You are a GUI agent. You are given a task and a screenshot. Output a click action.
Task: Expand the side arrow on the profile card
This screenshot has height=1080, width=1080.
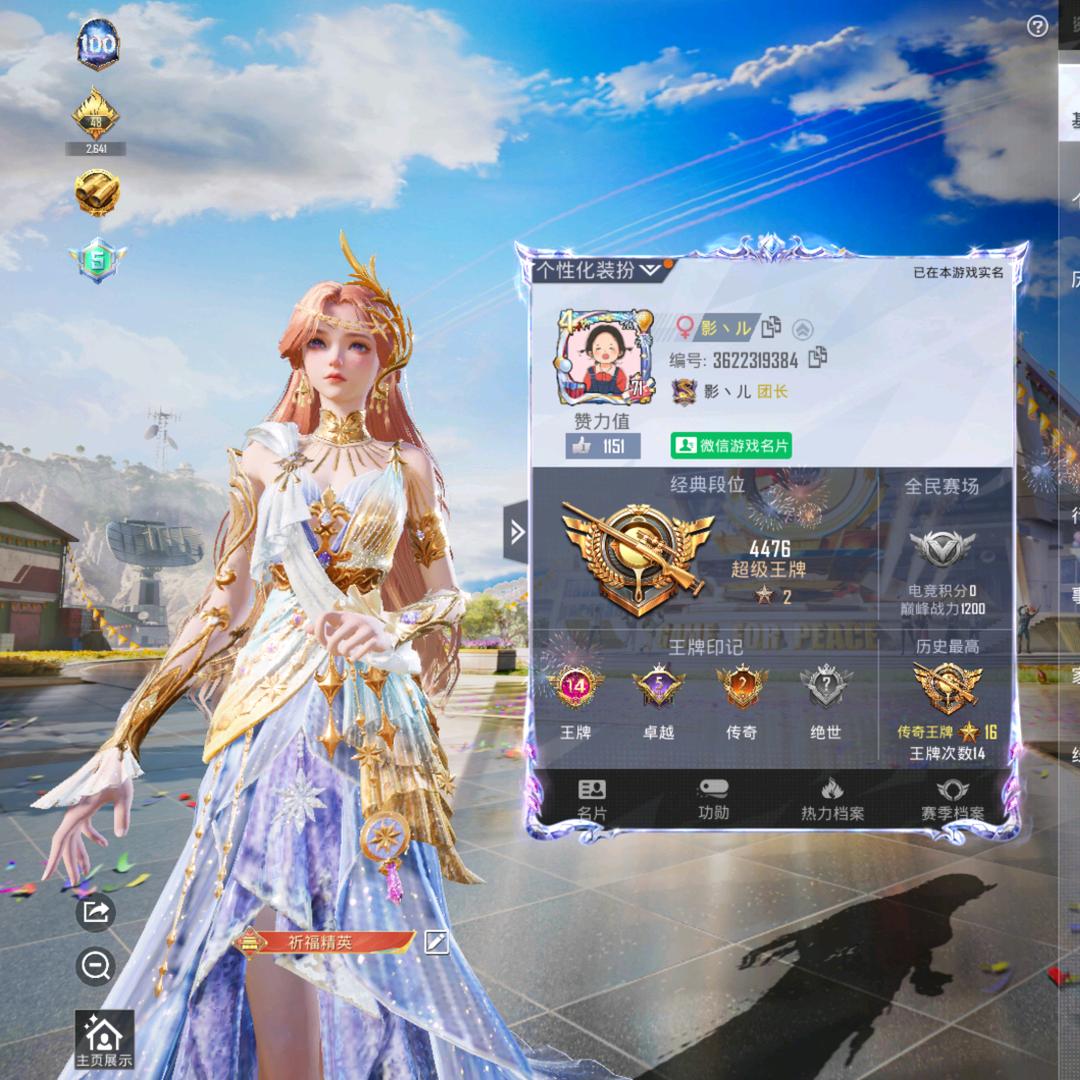[x=516, y=533]
